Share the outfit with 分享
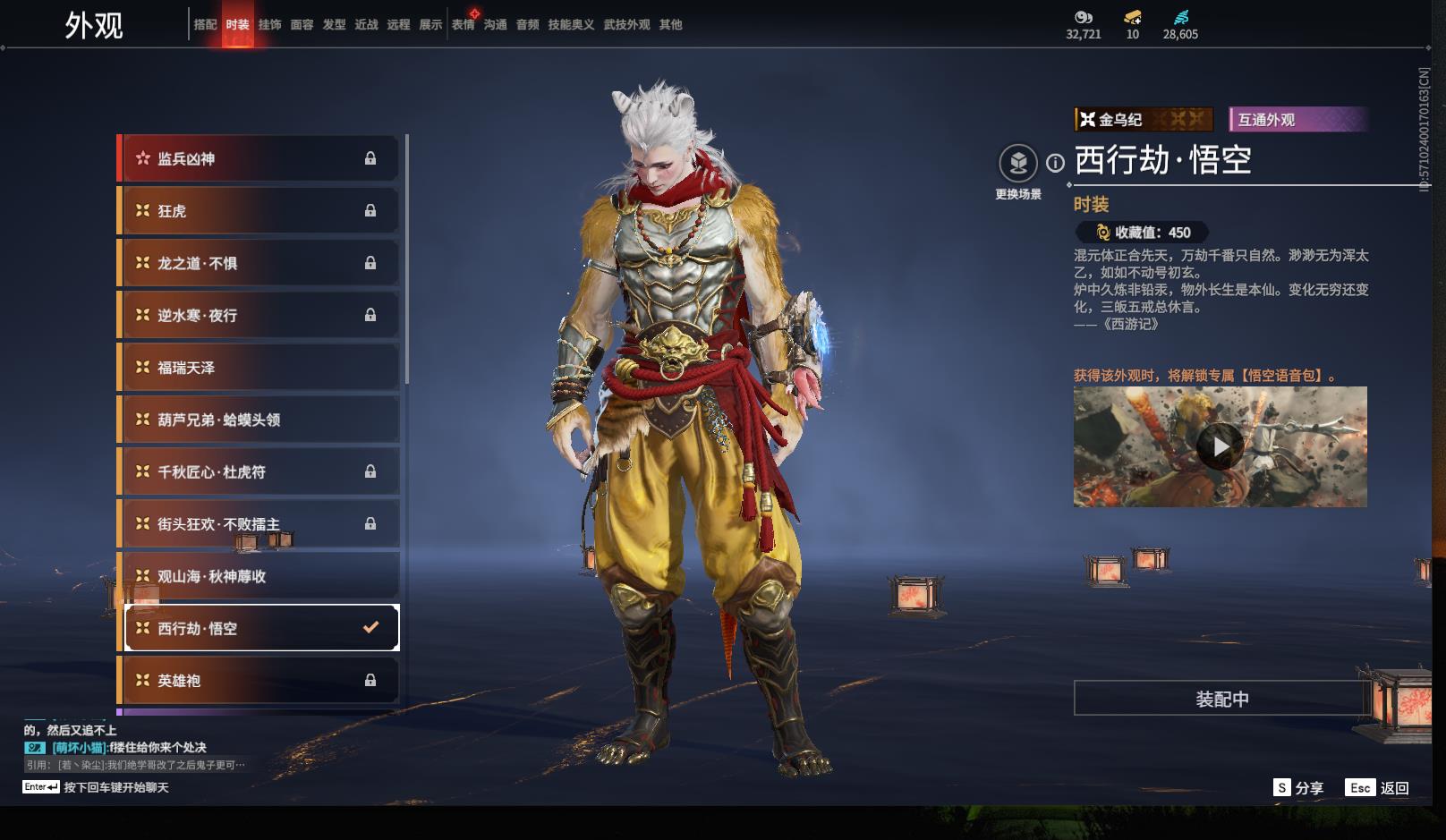This screenshot has height=840, width=1446. pos(1298,788)
